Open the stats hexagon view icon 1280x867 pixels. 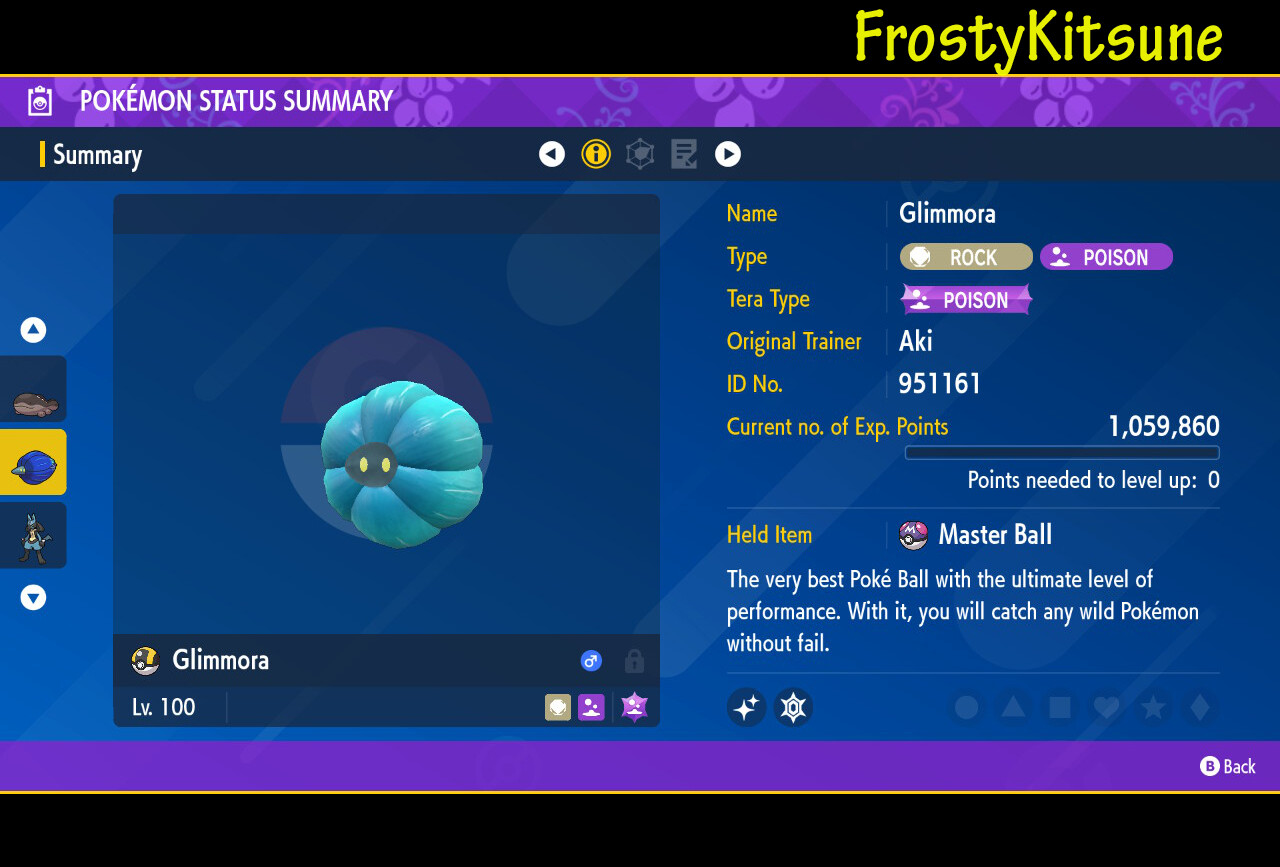(x=640, y=154)
